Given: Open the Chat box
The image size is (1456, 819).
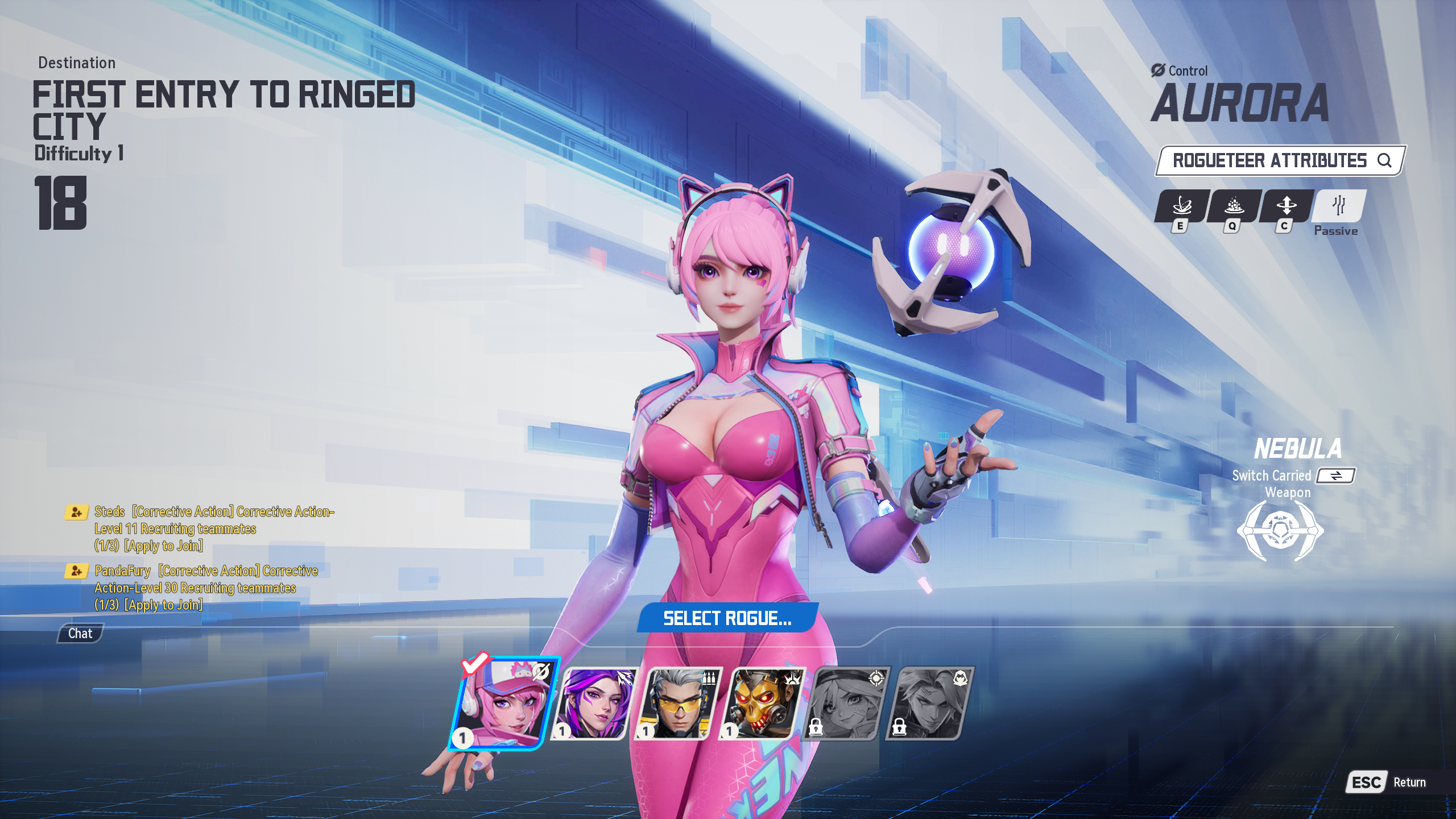Looking at the screenshot, I should click(80, 634).
